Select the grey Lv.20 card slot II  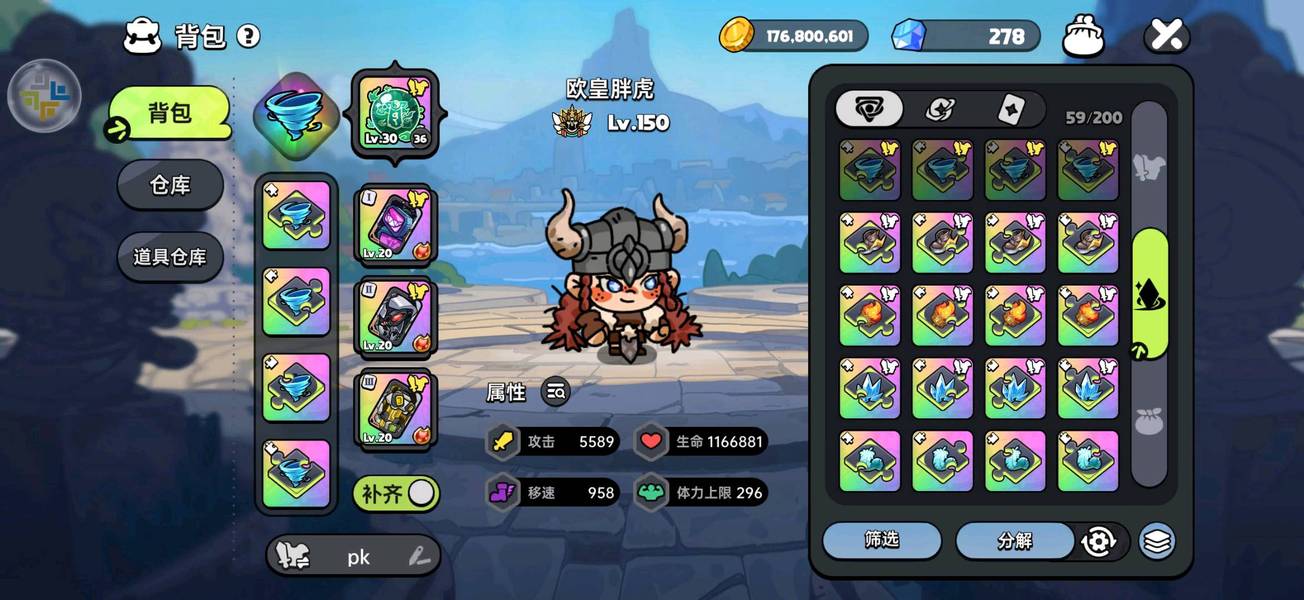coord(394,317)
